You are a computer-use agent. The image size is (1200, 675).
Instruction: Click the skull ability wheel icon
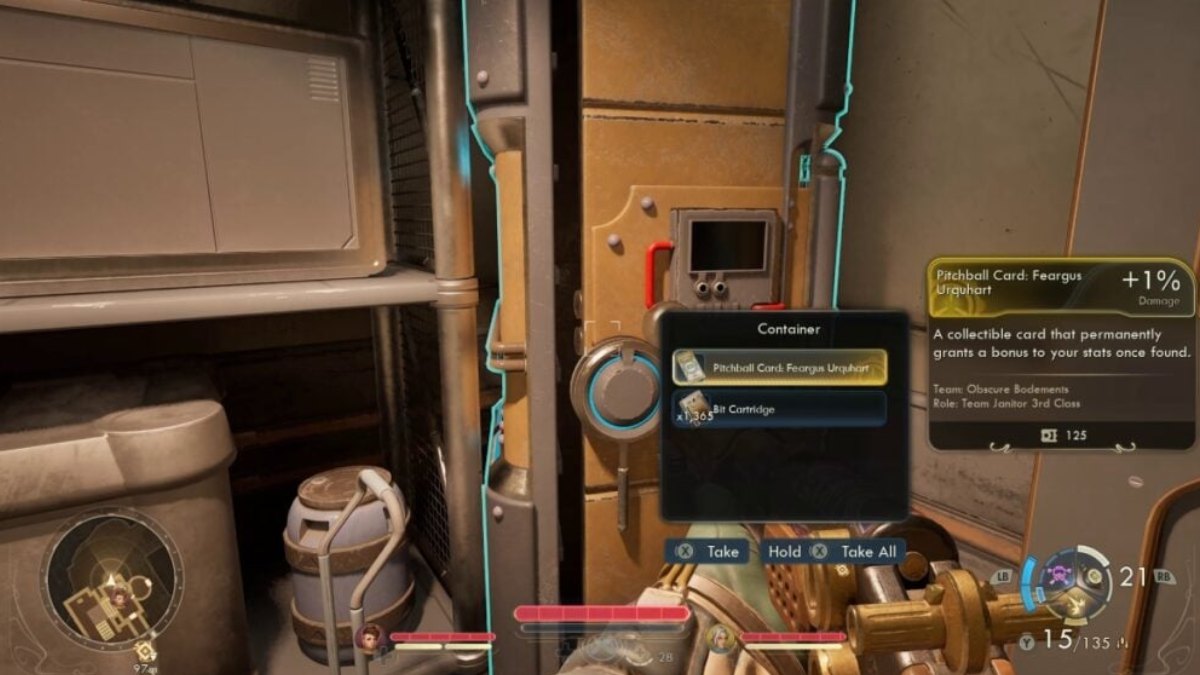tap(1060, 578)
